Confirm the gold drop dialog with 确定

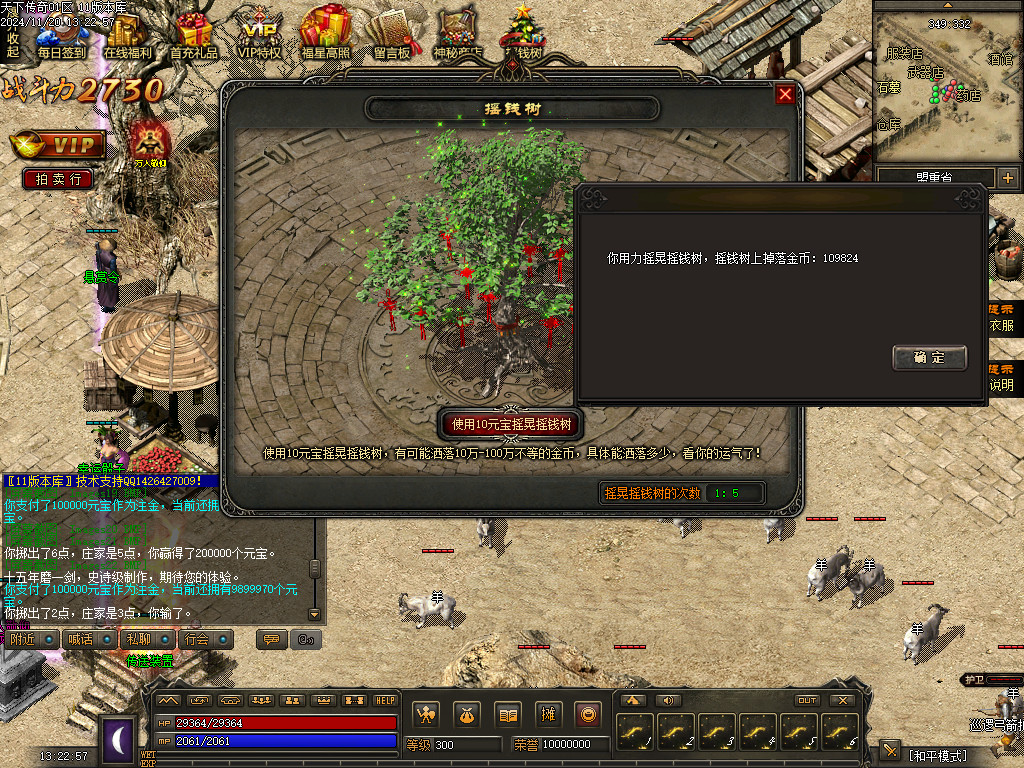coord(929,357)
